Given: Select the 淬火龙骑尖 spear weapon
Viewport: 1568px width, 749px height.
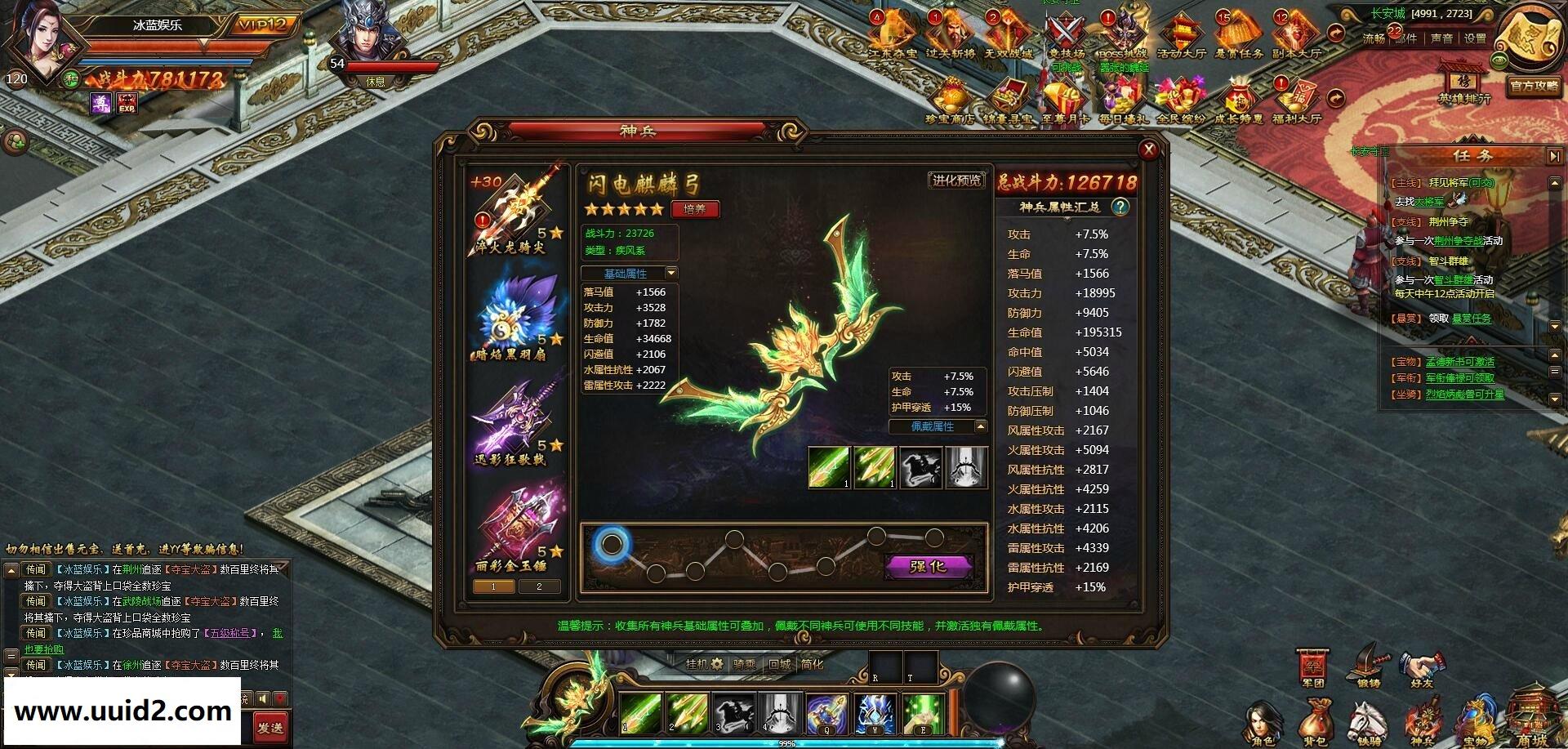Looking at the screenshot, I should point(514,211).
